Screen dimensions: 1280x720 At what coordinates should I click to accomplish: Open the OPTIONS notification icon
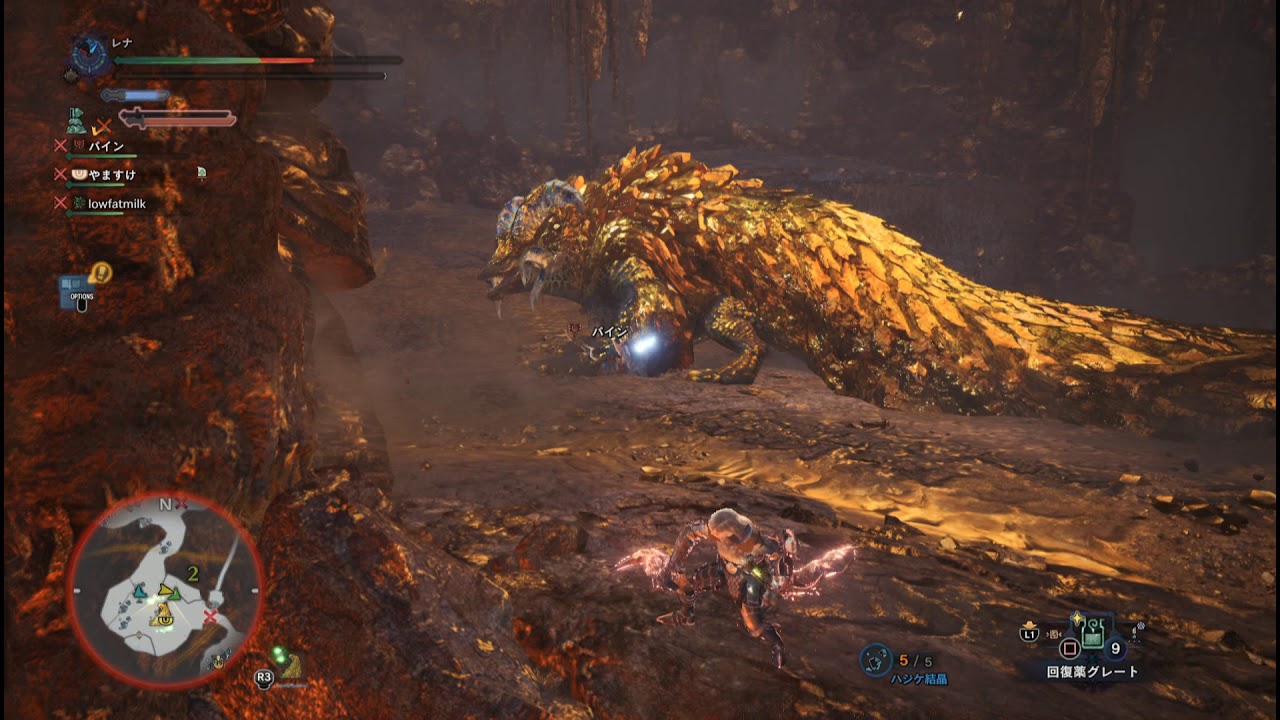[79, 289]
